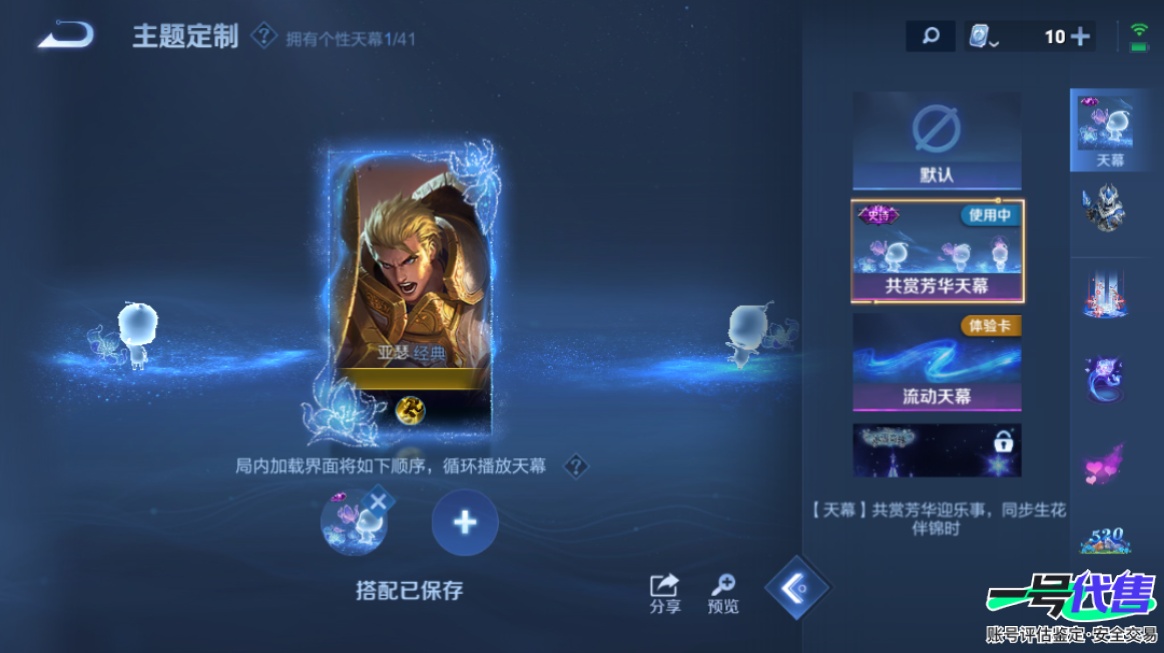This screenshot has width=1164, height=653.
Task: Choose the 共赏芳华天幕 card
Action: (x=936, y=251)
